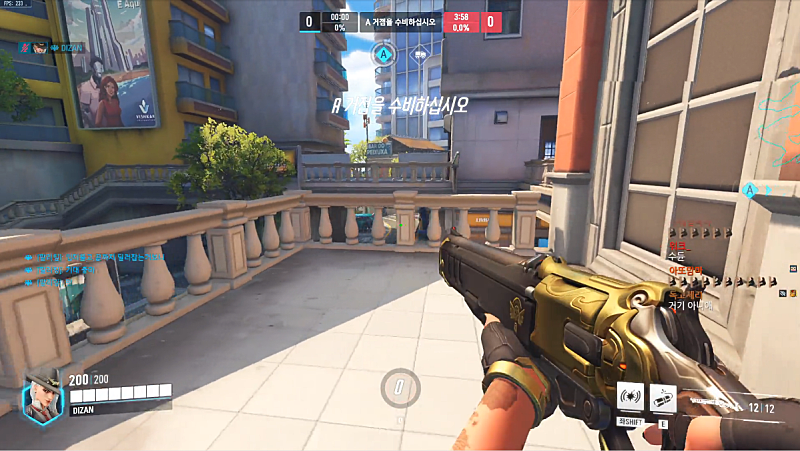Activate the Coach Gun ability icon
The width and height of the screenshot is (800, 451).
[x=630, y=395]
